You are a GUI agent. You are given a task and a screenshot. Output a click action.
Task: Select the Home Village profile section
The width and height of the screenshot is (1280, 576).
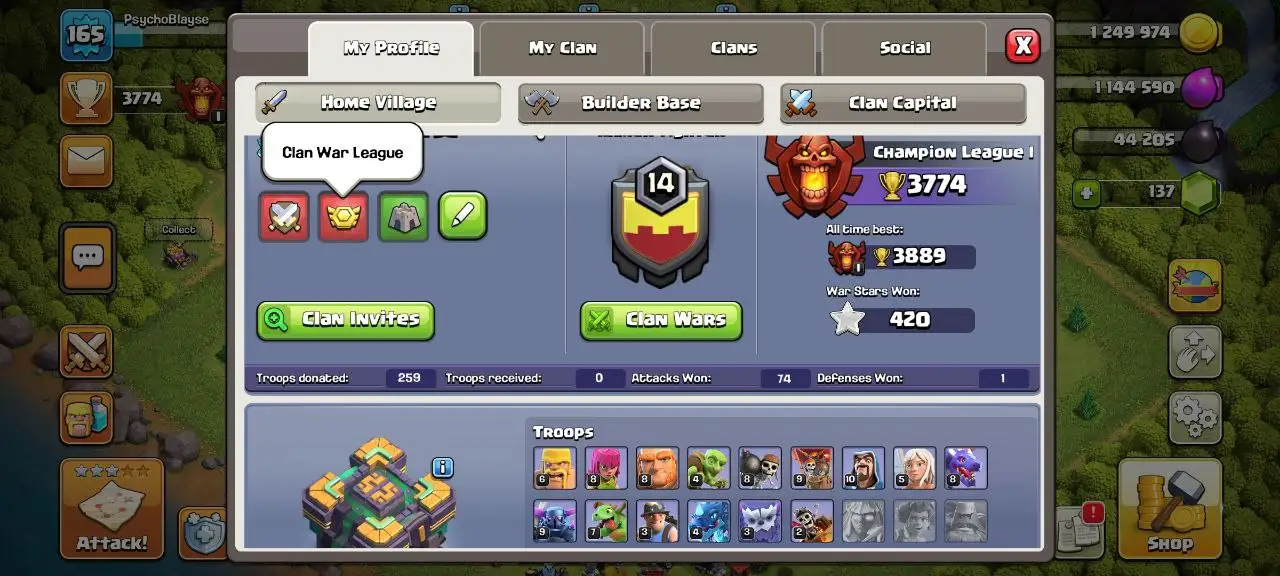[378, 103]
